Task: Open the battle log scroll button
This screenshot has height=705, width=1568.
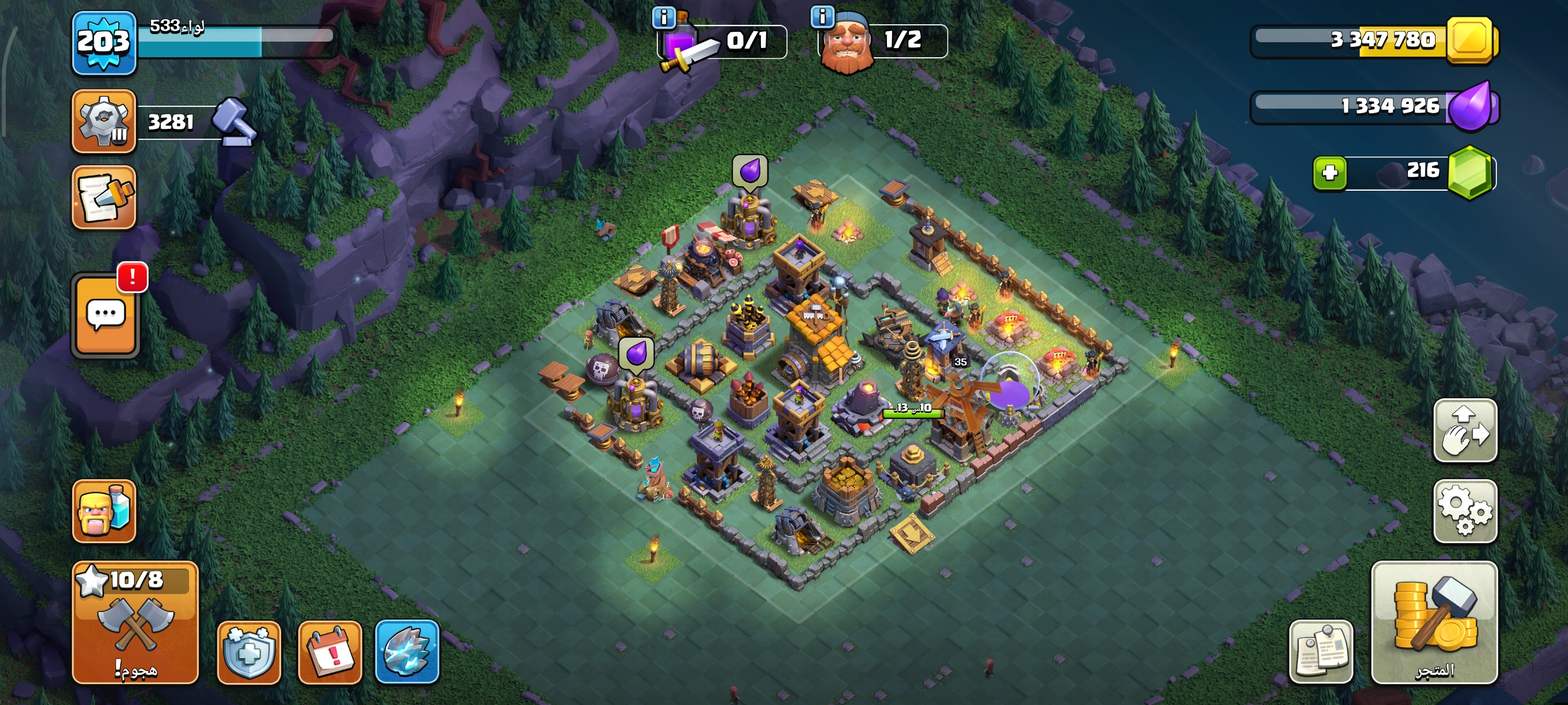Action: coord(103,198)
